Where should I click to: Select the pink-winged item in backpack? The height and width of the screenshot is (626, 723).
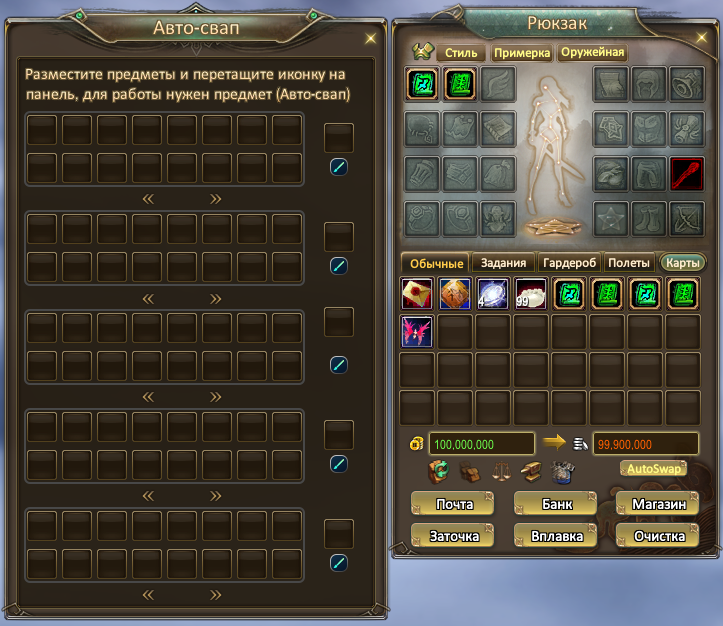click(x=417, y=331)
